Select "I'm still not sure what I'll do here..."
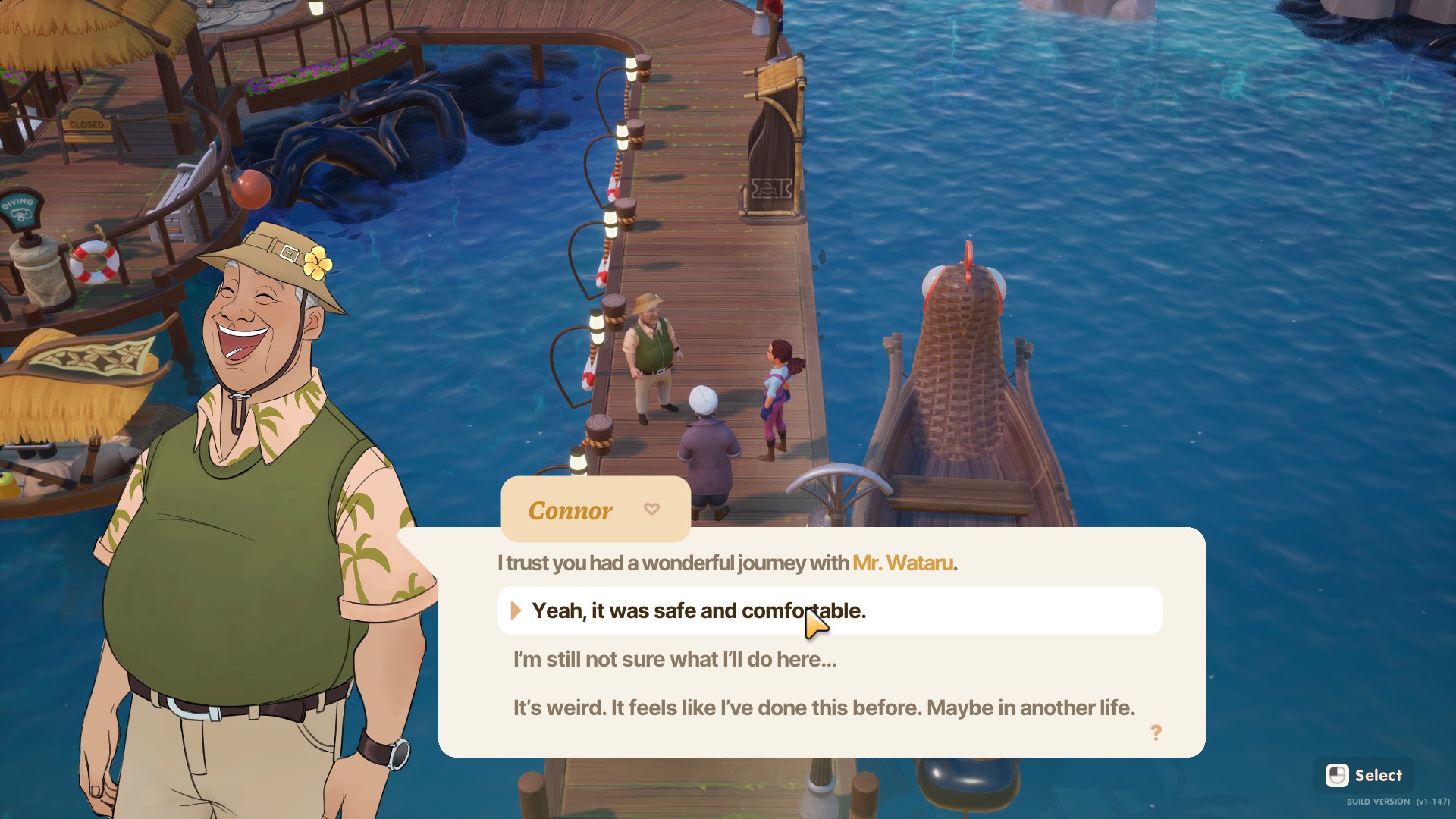Viewport: 1456px width, 819px height. [675, 660]
